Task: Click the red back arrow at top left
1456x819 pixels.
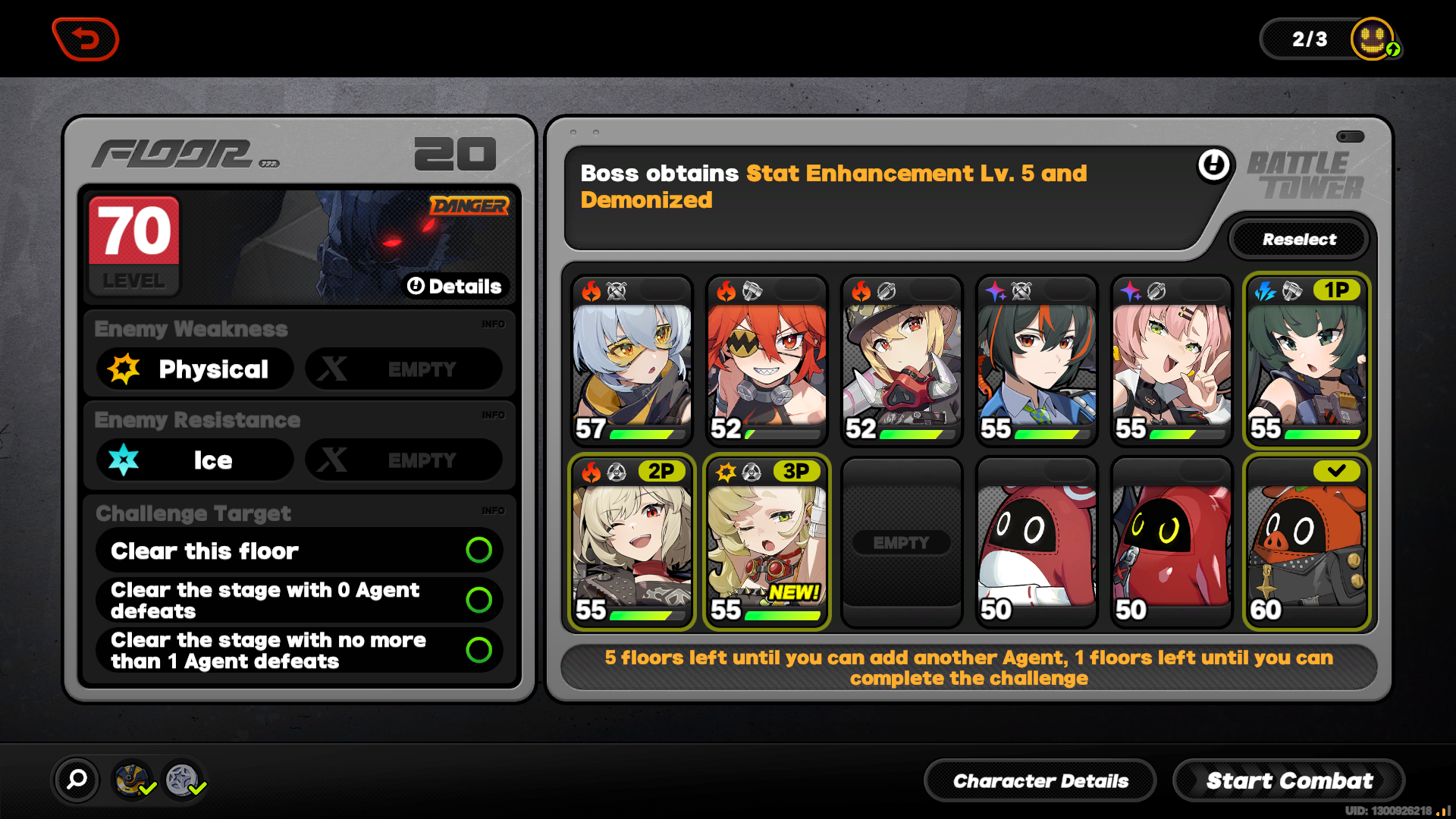Action: (85, 39)
